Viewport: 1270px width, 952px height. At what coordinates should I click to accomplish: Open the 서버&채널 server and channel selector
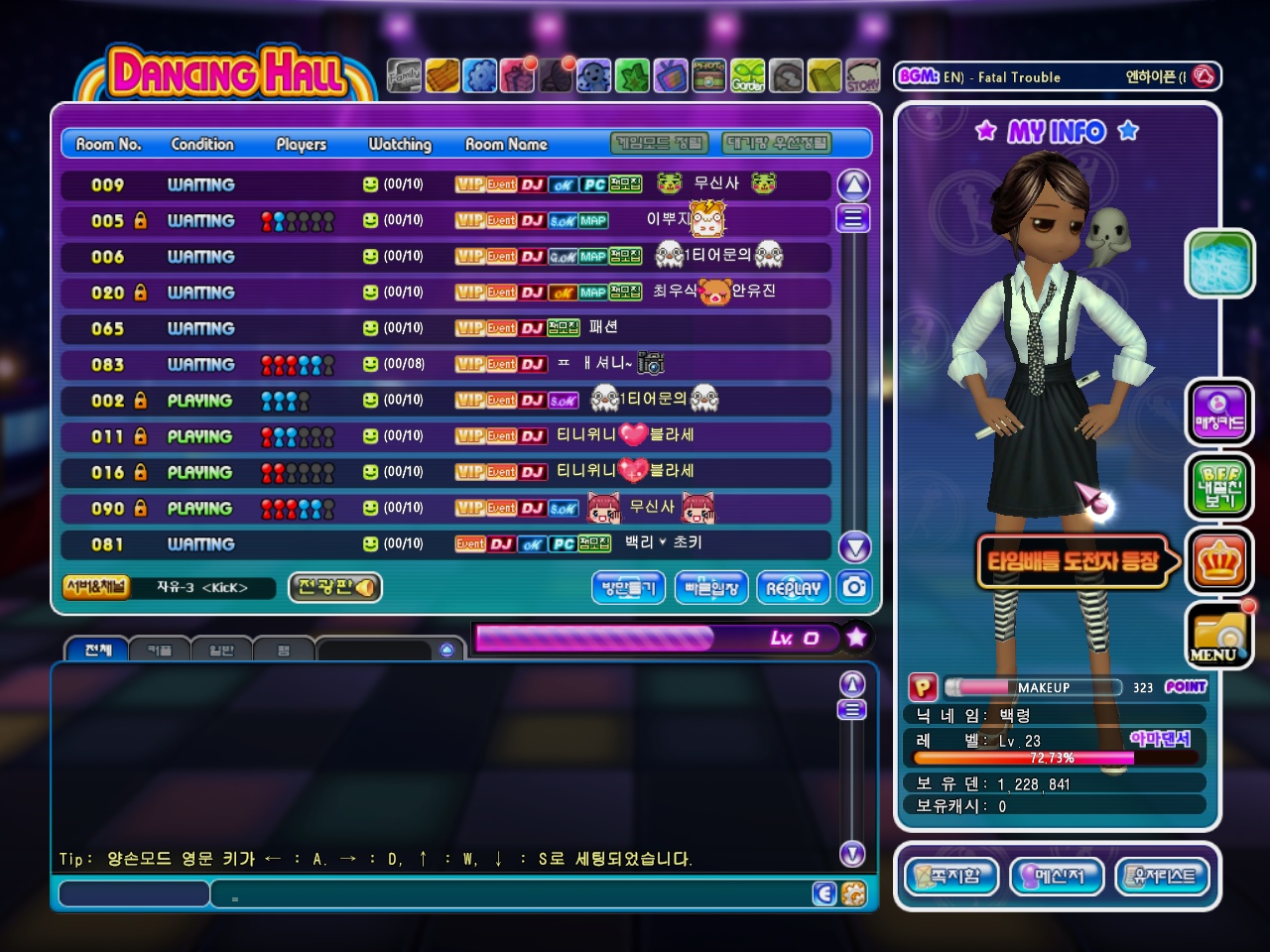click(x=96, y=587)
